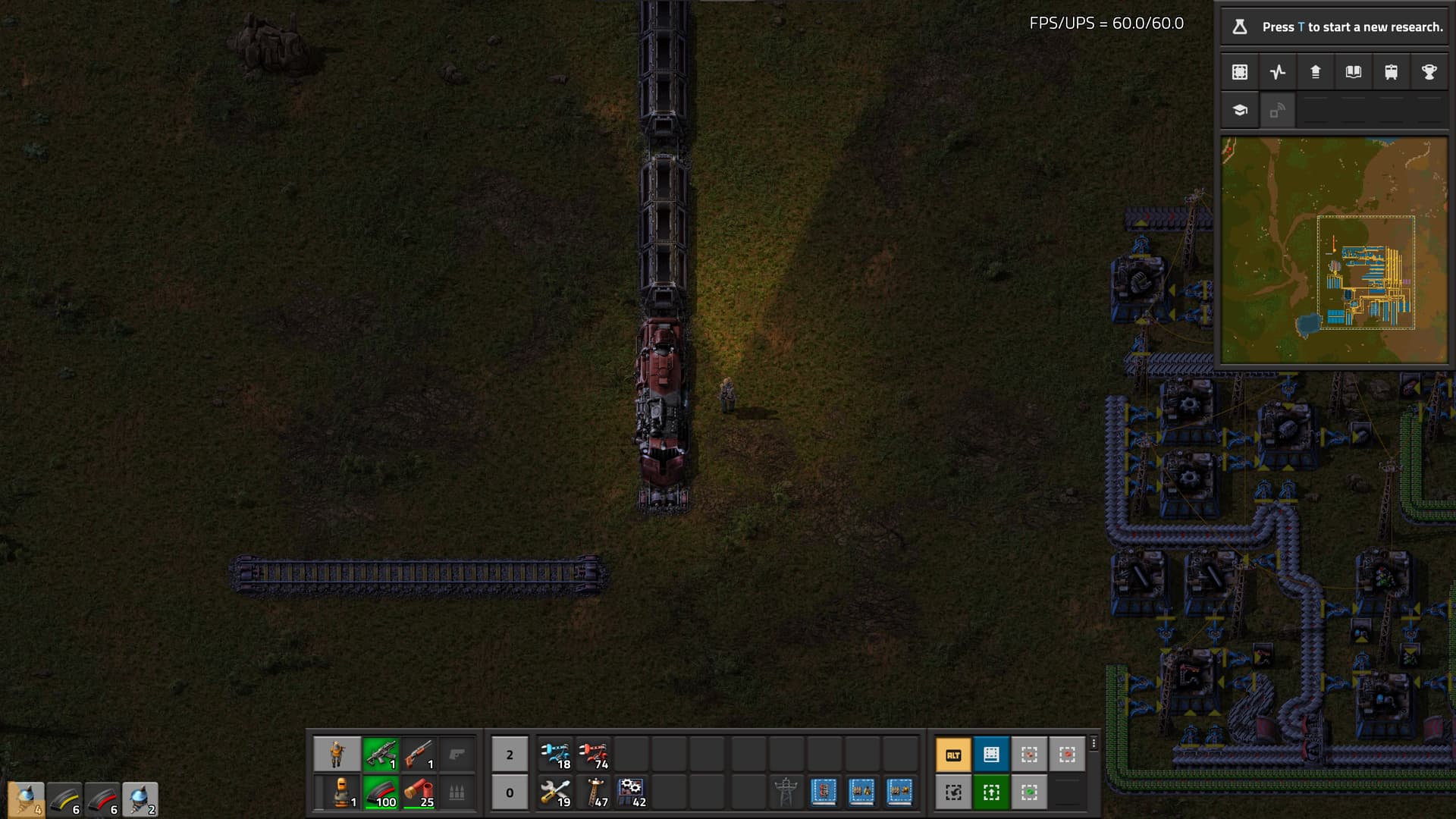Image resolution: width=1456 pixels, height=819 pixels.
Task: Open the tips and tricks graduation cap
Action: click(1240, 110)
